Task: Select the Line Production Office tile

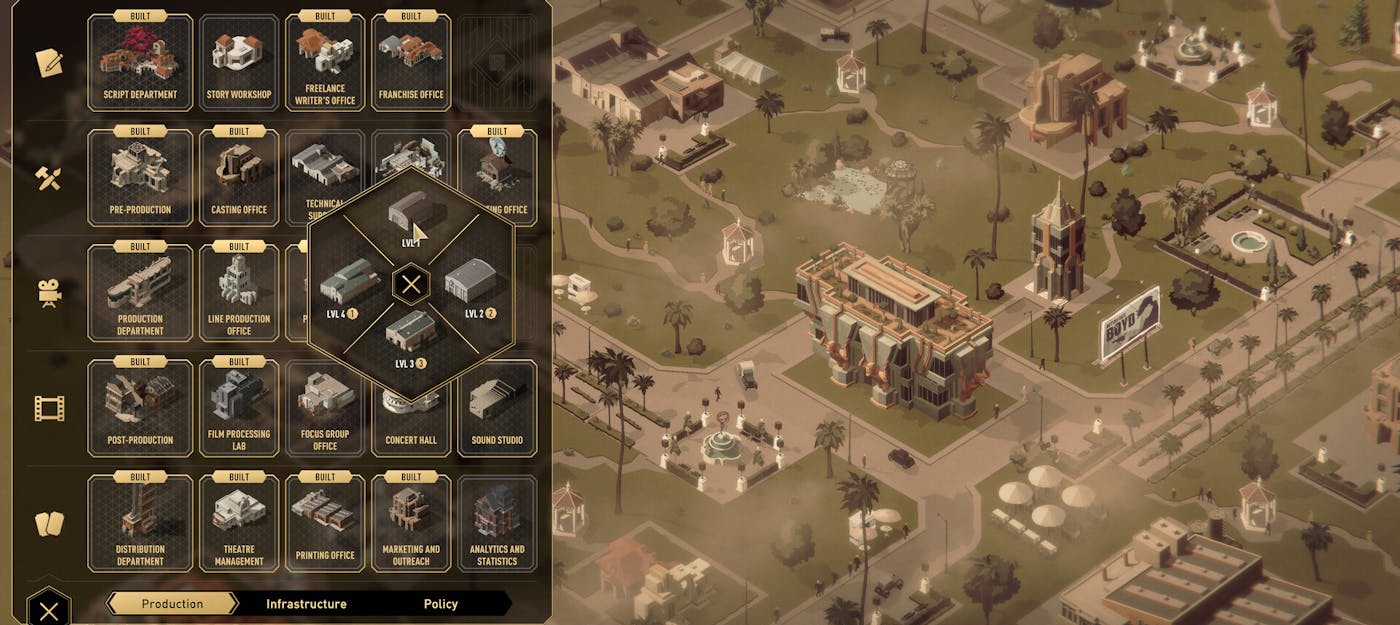Action: tap(239, 293)
